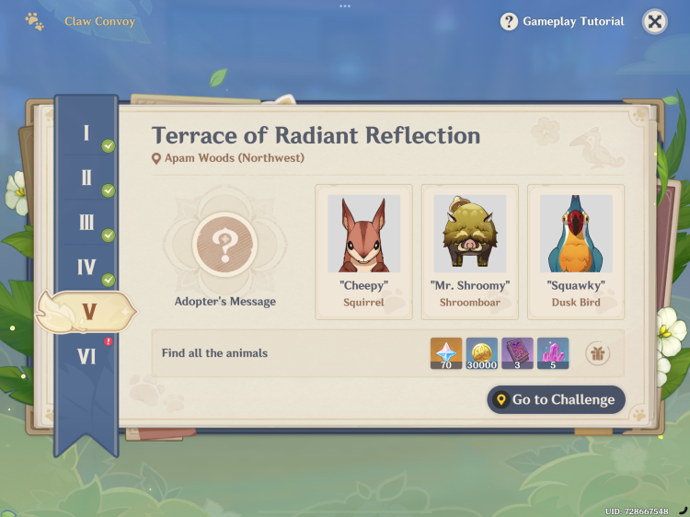The height and width of the screenshot is (517, 690).
Task: Switch to stage II tab
Action: [x=87, y=179]
